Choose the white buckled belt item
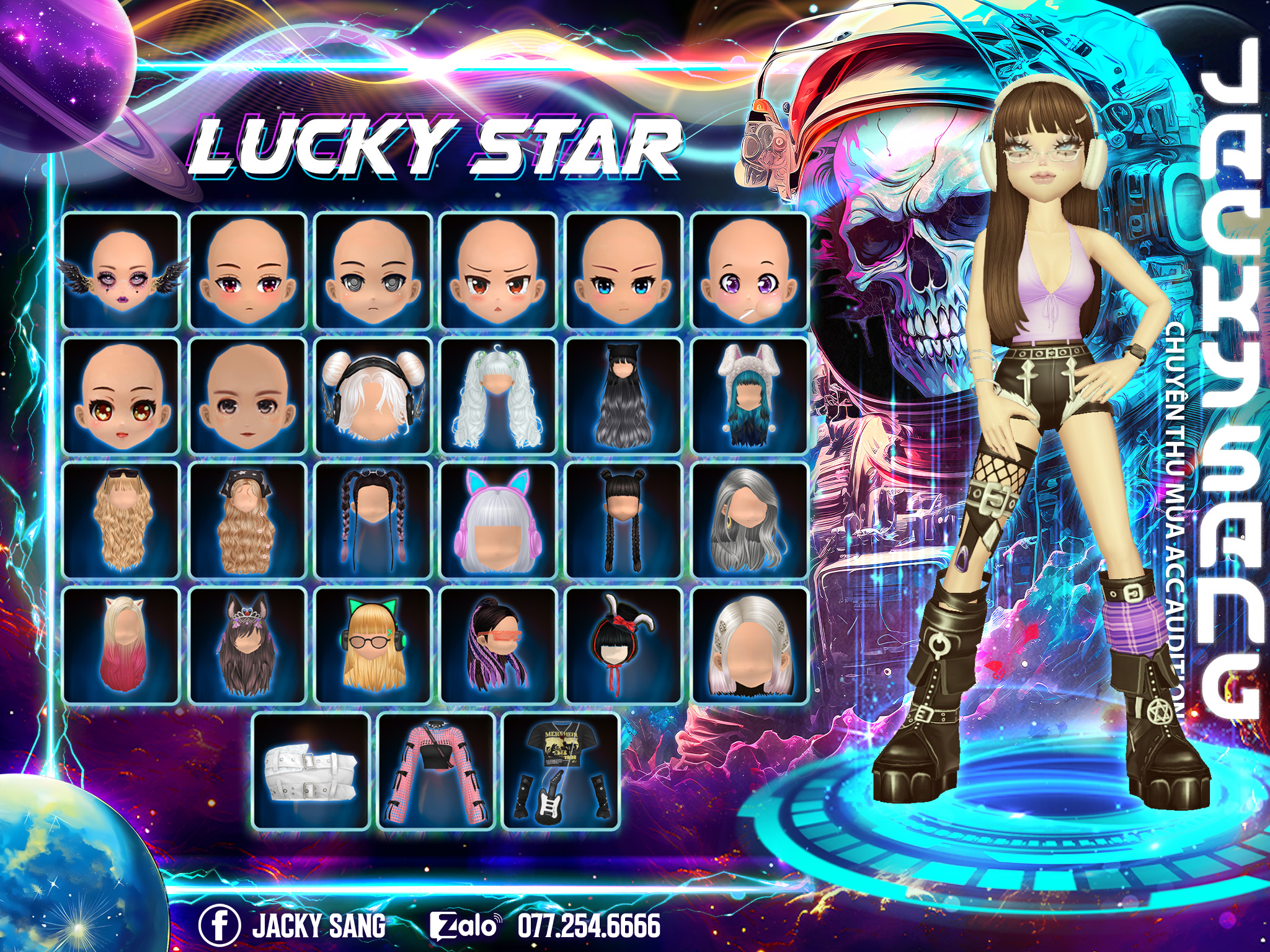1270x952 pixels. [311, 772]
